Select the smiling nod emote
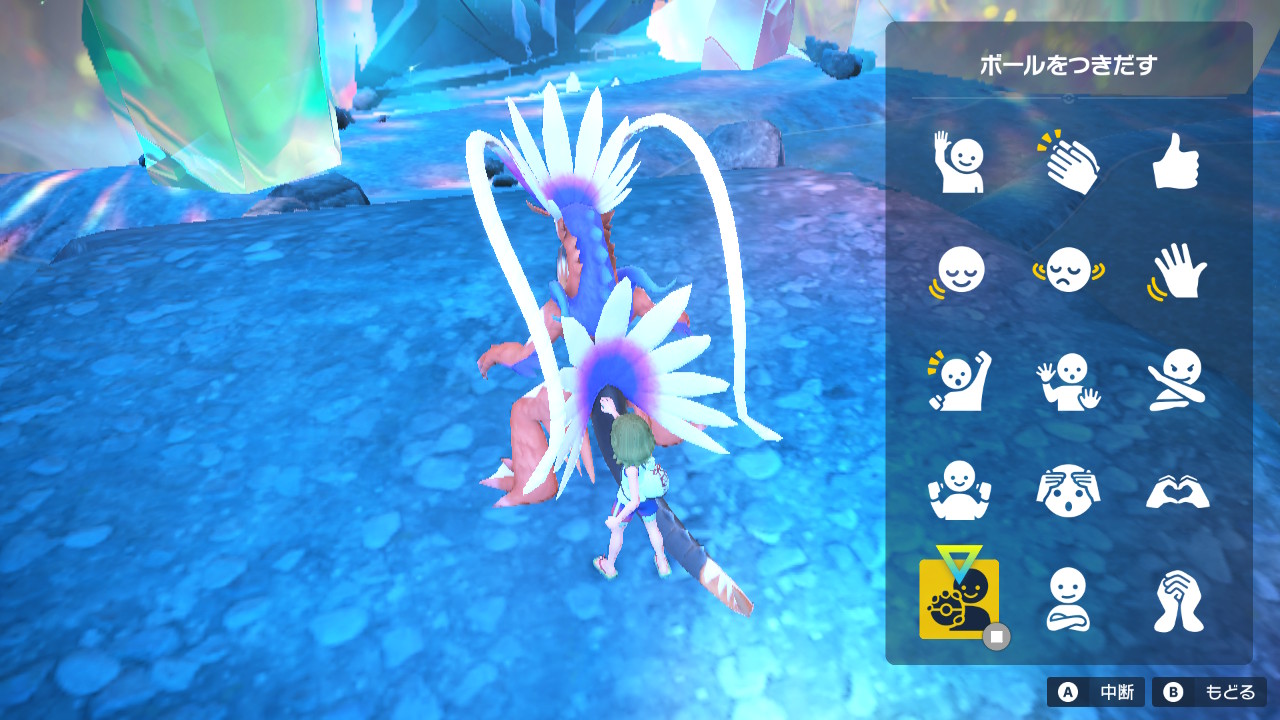This screenshot has width=1280, height=720. (x=959, y=271)
